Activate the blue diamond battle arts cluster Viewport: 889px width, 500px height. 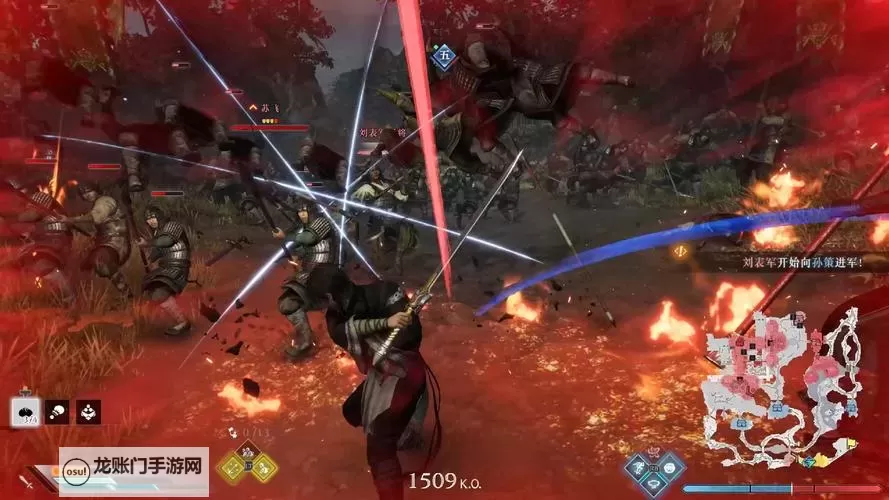[656, 469]
